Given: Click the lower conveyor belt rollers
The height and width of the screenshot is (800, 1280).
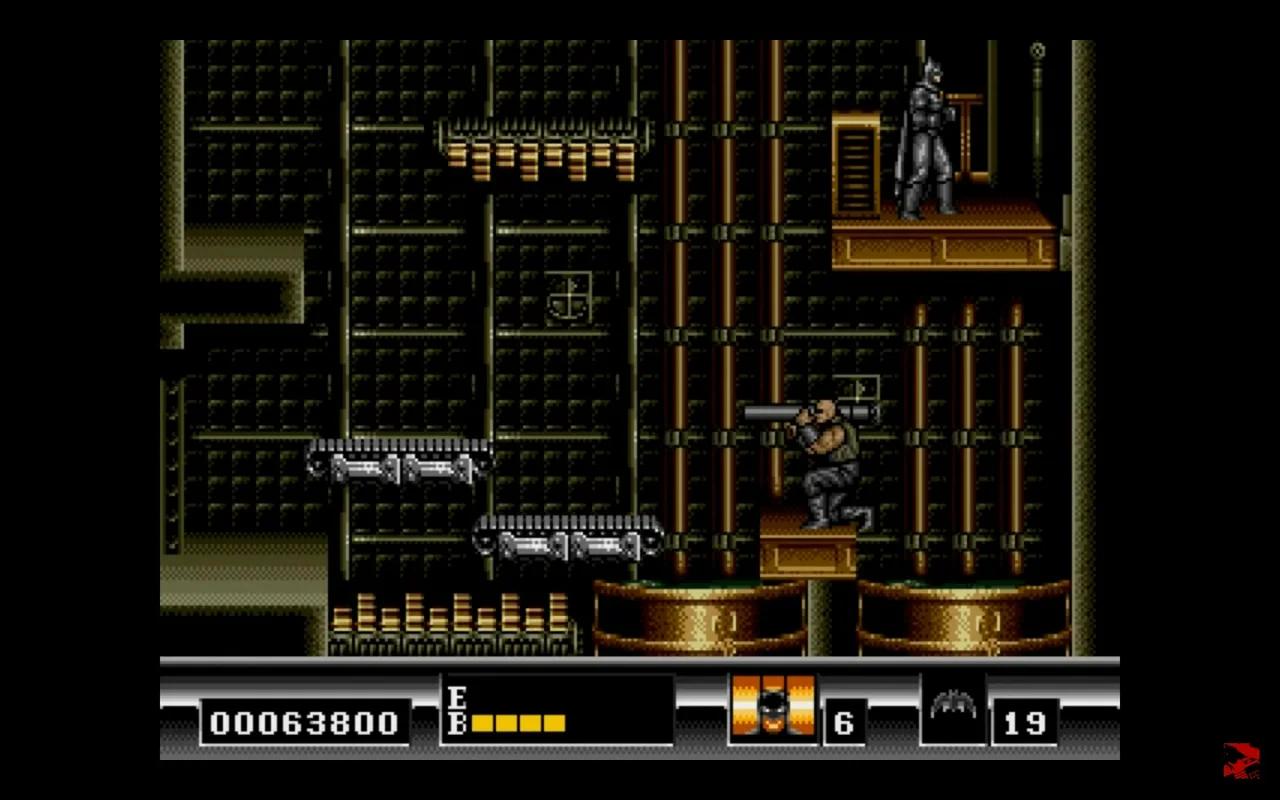Looking at the screenshot, I should click(570, 543).
